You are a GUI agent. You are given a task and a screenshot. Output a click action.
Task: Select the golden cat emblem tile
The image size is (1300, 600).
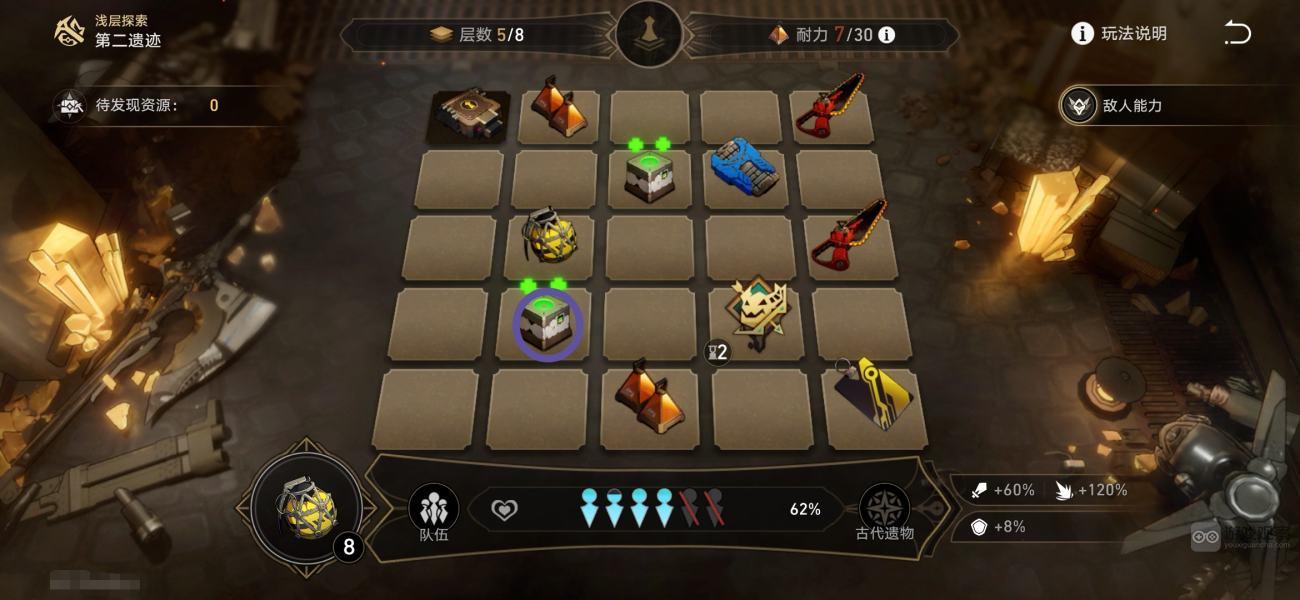[758, 311]
